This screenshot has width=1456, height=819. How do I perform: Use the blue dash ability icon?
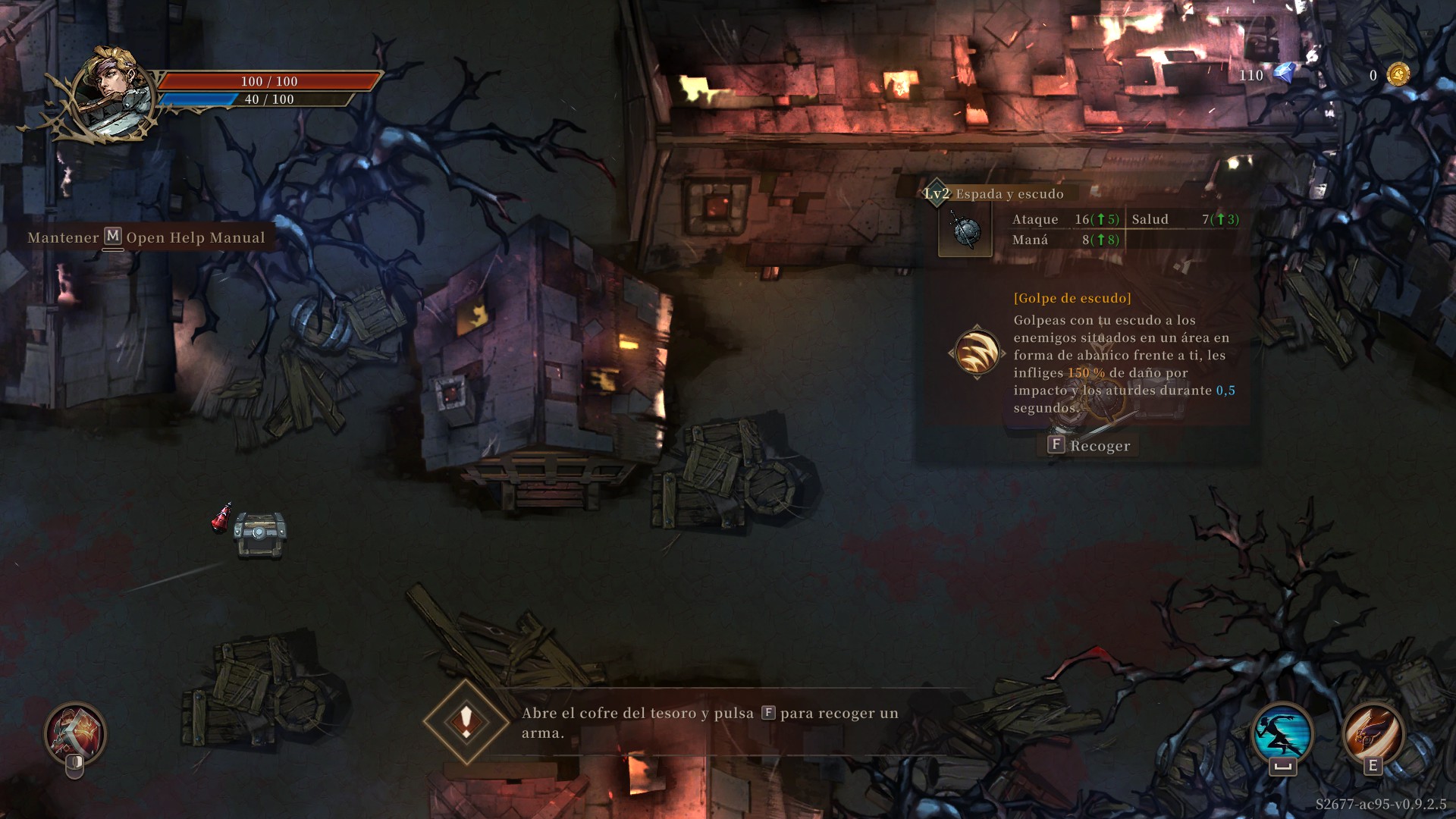[1282, 733]
